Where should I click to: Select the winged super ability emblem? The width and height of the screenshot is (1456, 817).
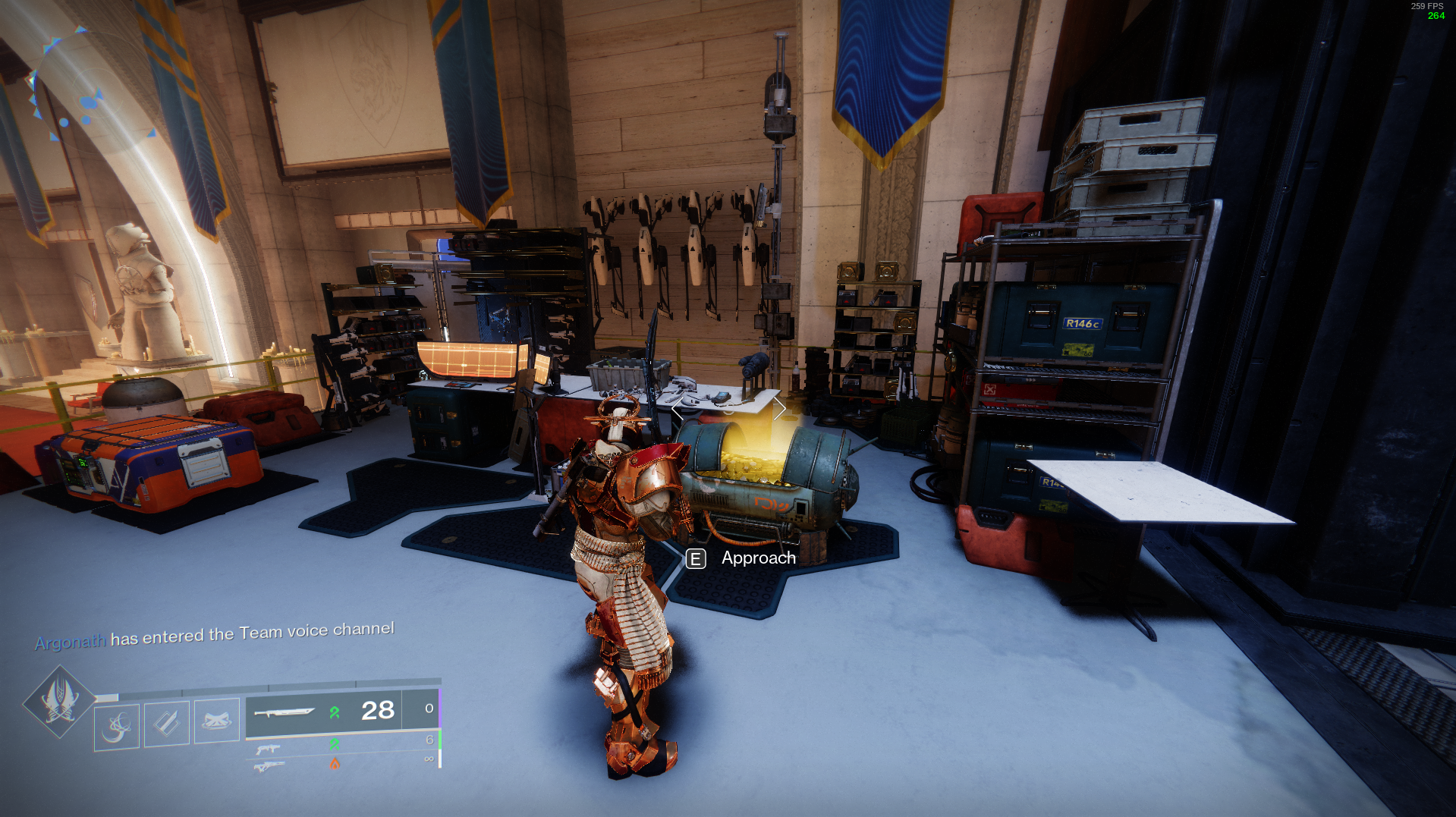59,702
